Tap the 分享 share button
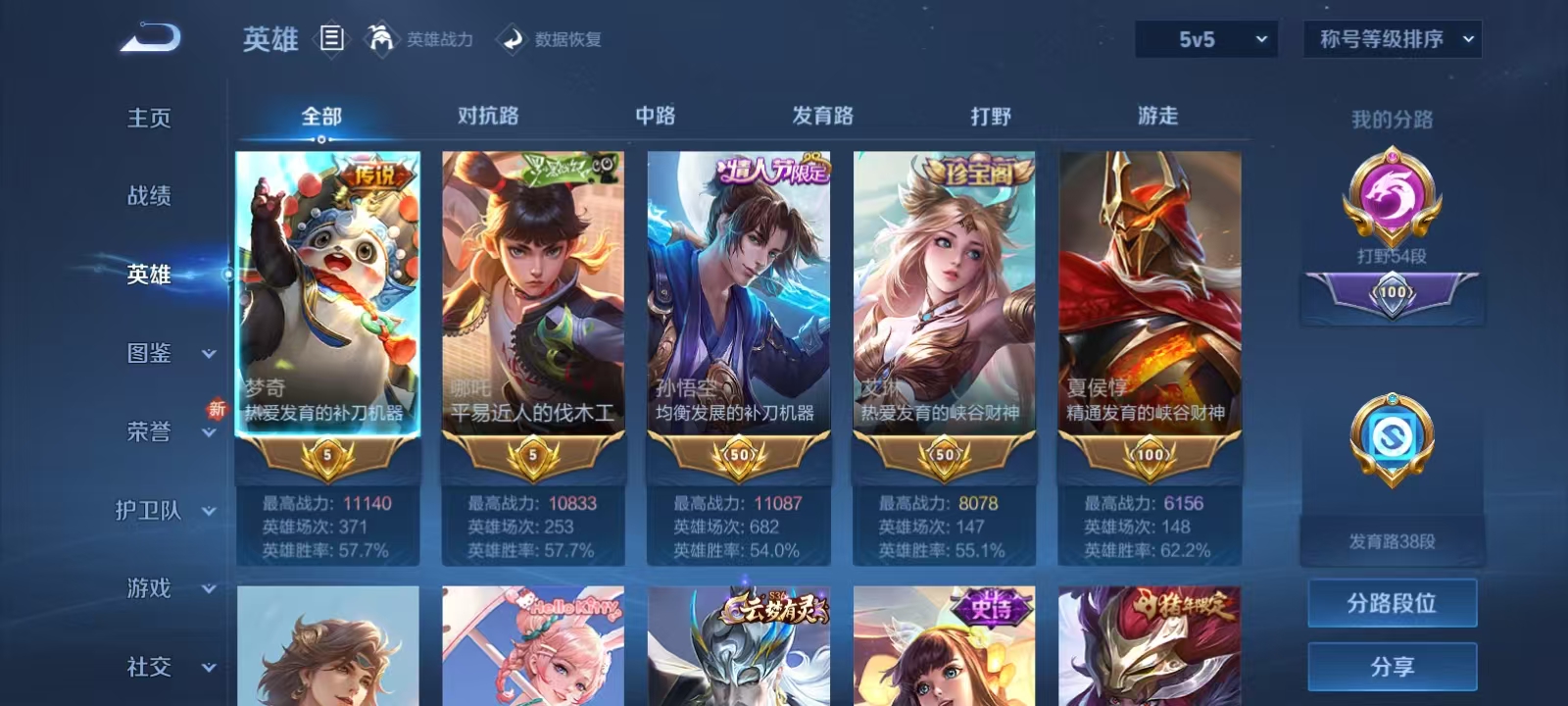This screenshot has height=706, width=1568. [x=1391, y=665]
